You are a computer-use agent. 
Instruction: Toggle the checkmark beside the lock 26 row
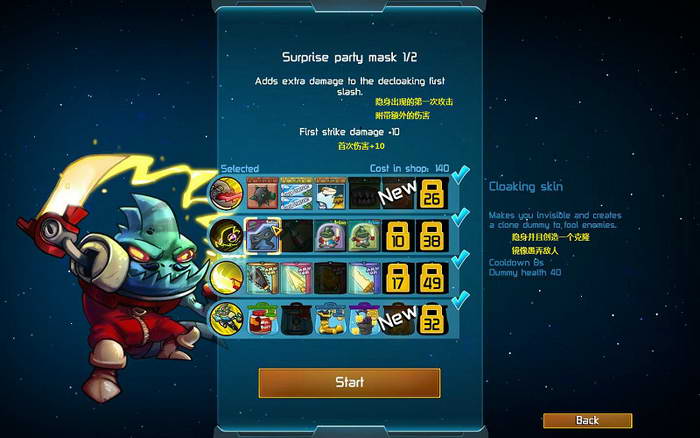pos(459,177)
